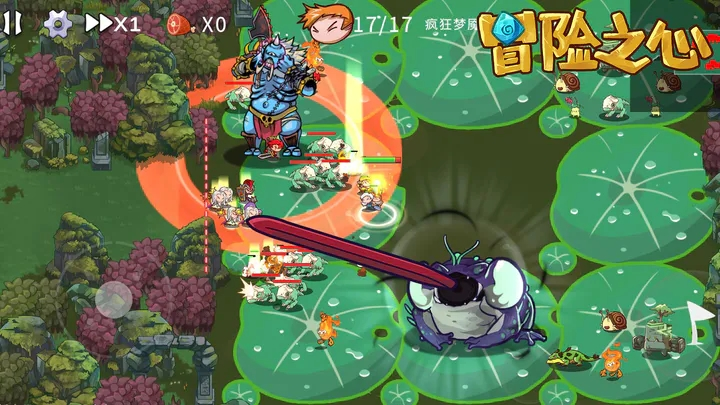Image resolution: width=720 pixels, height=405 pixels.
Task: Toggle the X1 fast-forward speed button
Action: [x=112, y=23]
